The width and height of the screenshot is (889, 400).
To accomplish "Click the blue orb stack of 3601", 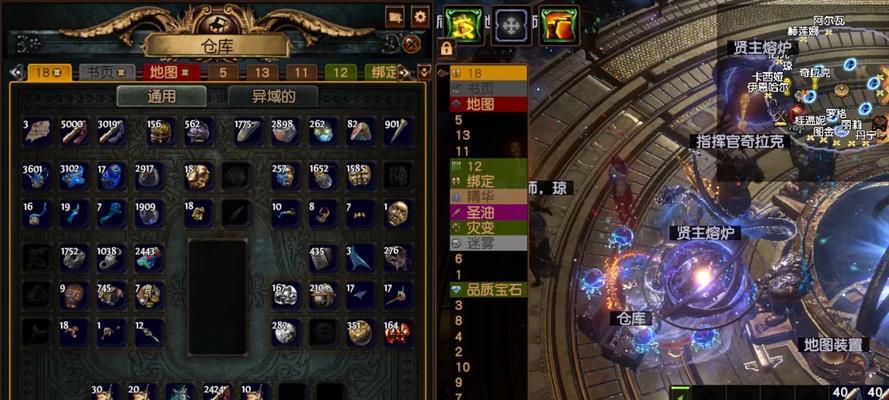I will (x=36, y=176).
